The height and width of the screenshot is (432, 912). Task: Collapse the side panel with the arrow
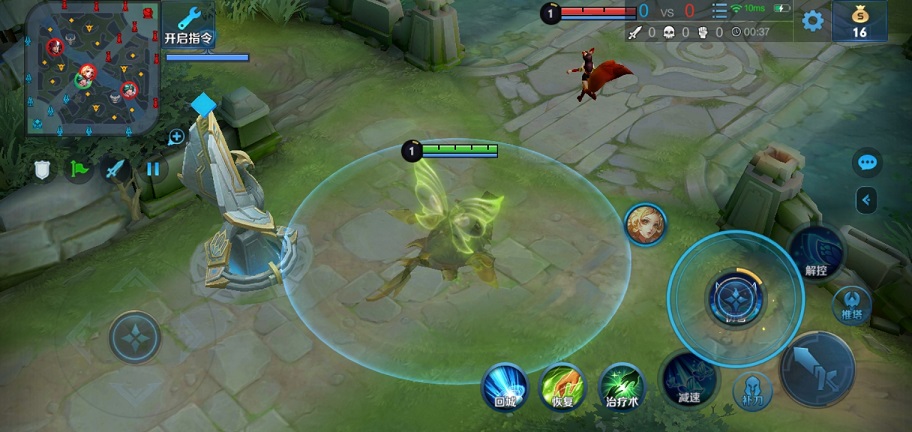click(x=867, y=200)
